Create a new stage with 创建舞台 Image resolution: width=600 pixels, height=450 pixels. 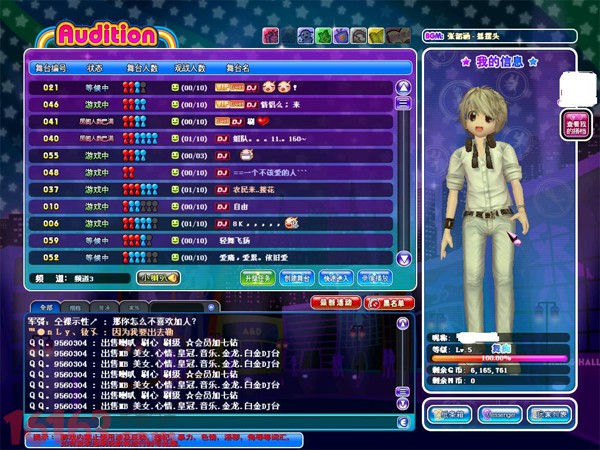pos(299,277)
